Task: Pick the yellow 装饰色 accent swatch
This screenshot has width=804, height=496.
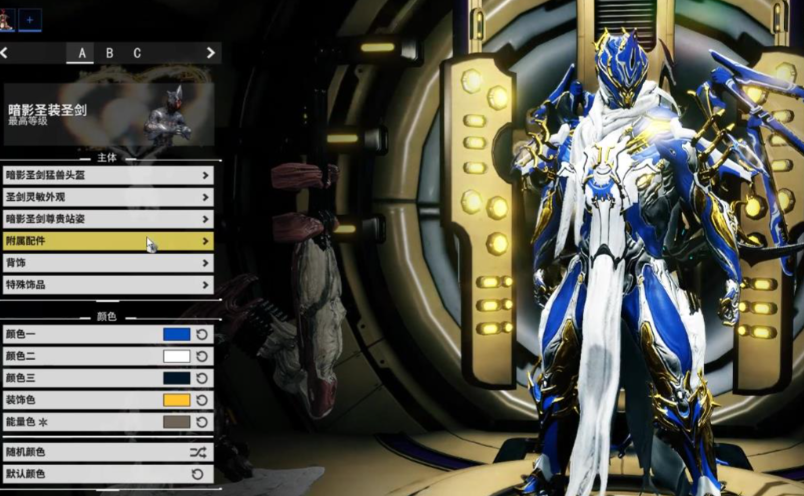Action: [176, 400]
